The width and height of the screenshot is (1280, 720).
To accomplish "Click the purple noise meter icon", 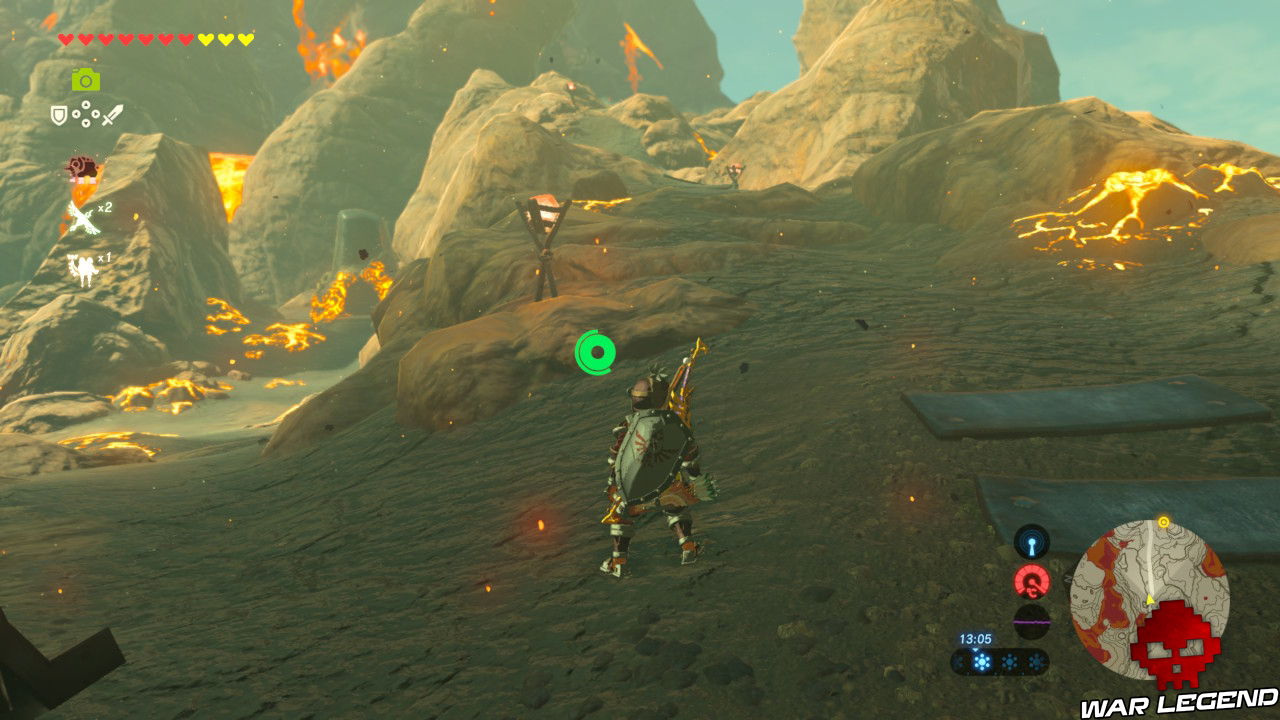I will click(1031, 621).
